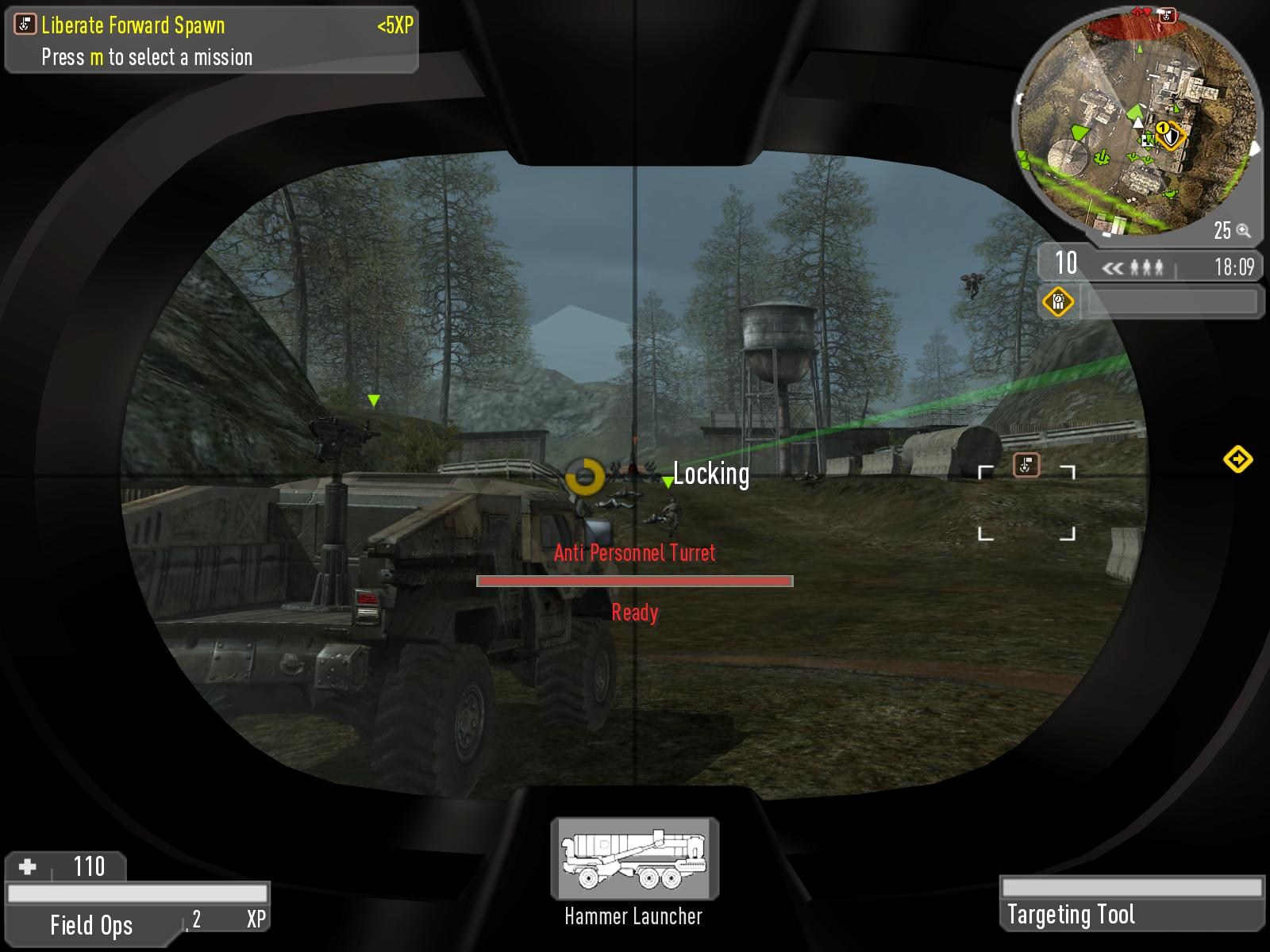Image resolution: width=1270 pixels, height=952 pixels.
Task: Select the bracketed mission marker icon
Action: tap(1026, 465)
